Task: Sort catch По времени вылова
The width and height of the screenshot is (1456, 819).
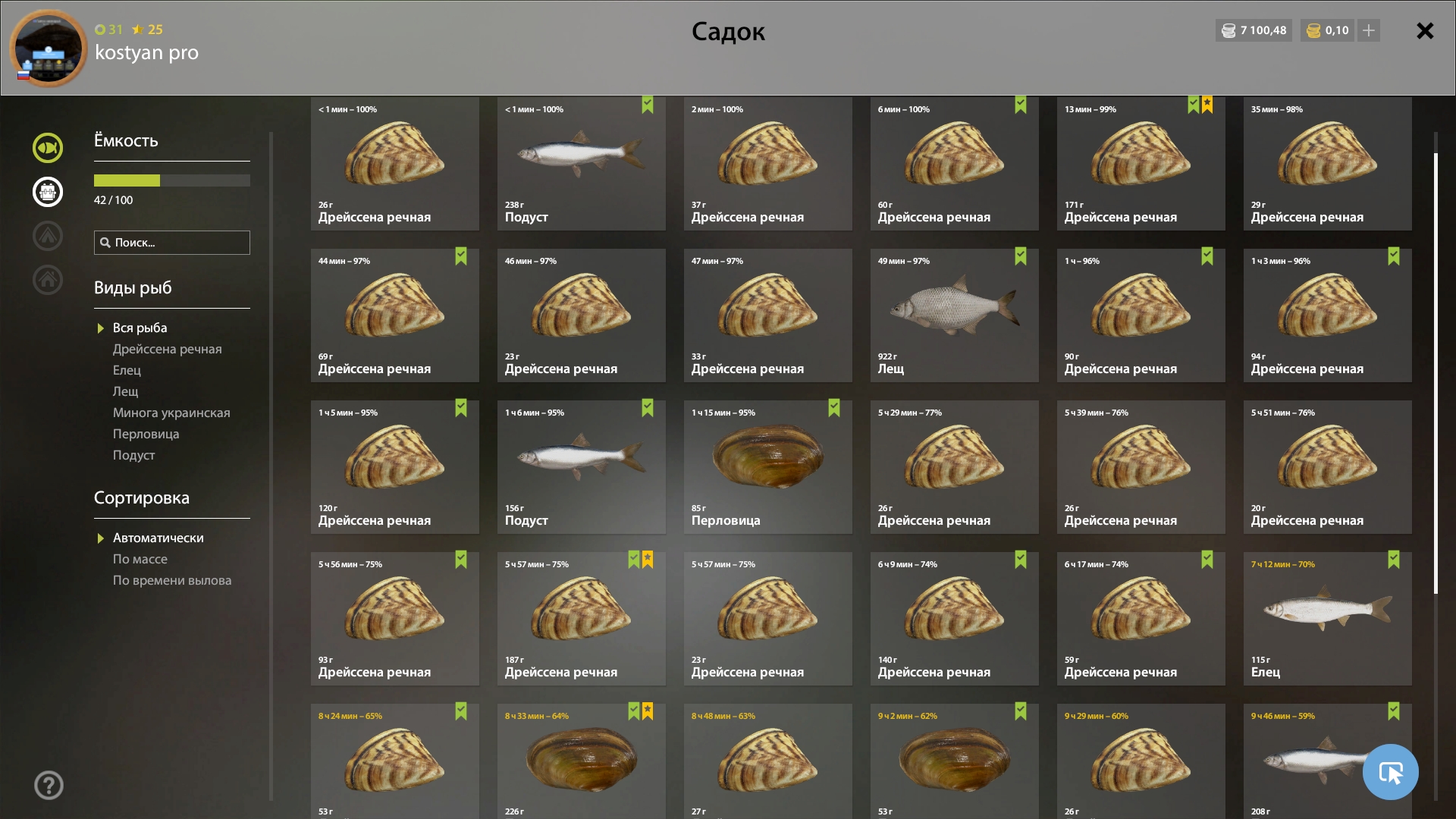Action: point(172,580)
